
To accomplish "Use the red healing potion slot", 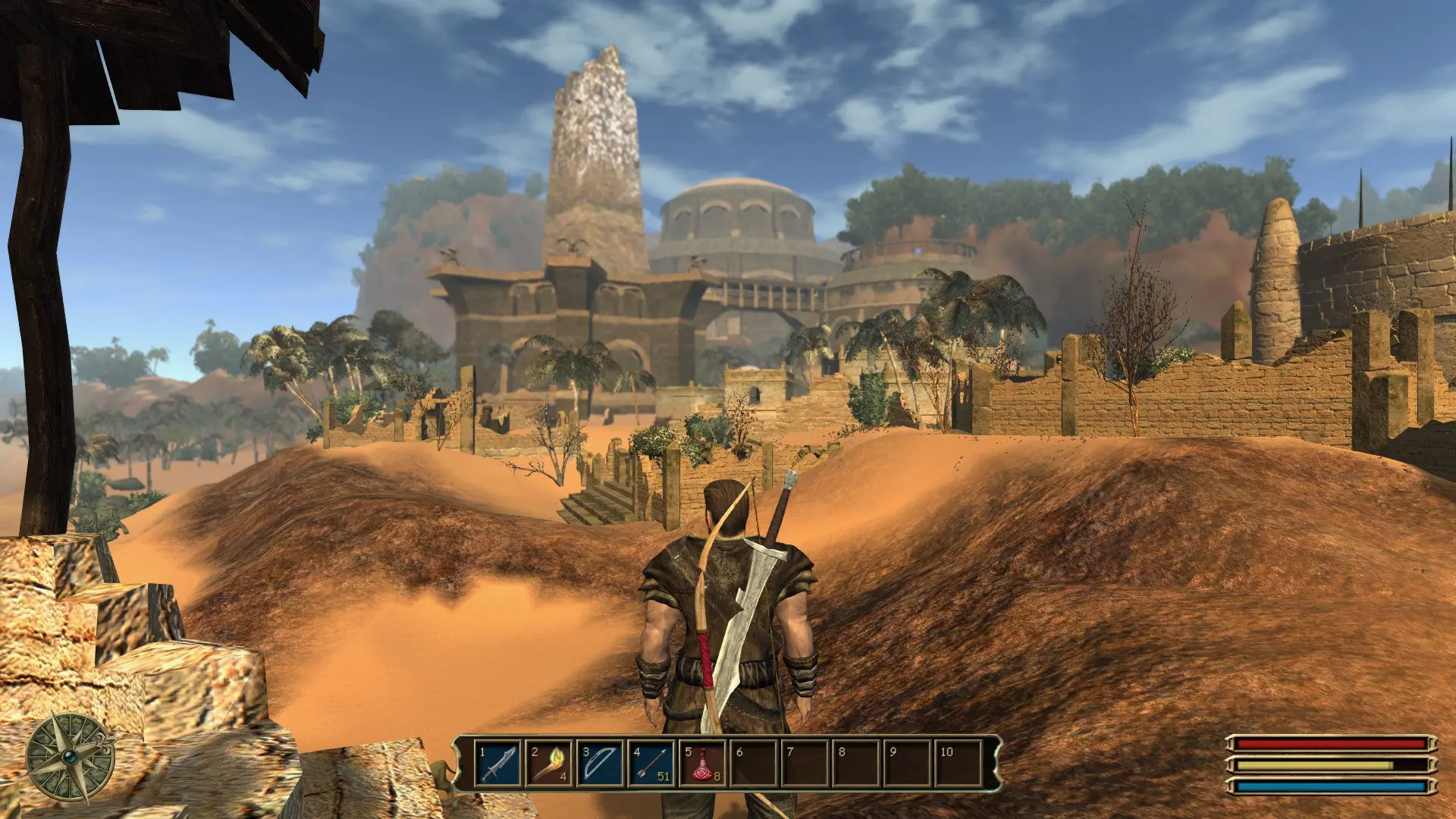I will click(702, 764).
